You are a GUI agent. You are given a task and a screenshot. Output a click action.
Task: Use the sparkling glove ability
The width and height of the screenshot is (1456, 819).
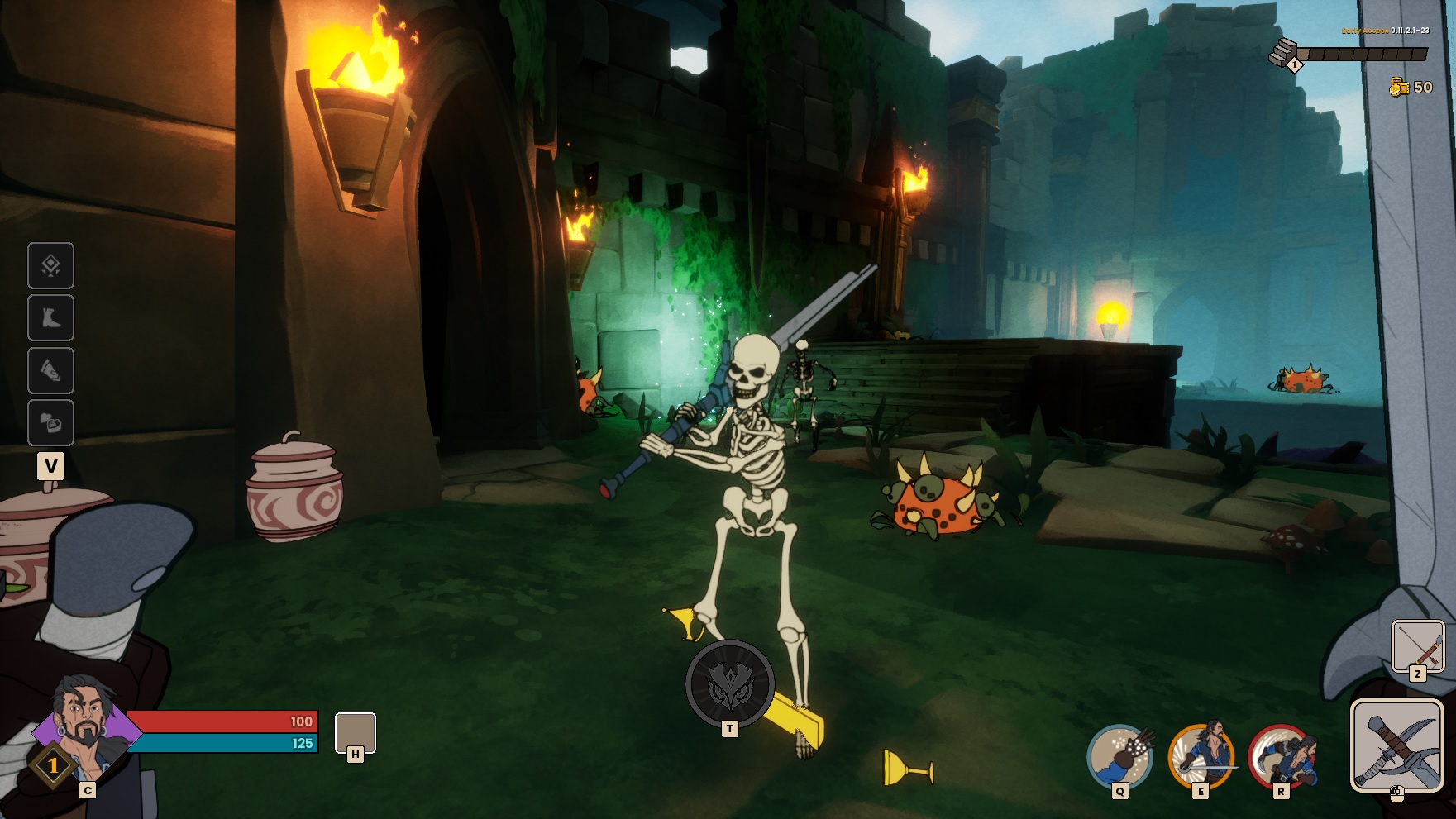click(1119, 756)
